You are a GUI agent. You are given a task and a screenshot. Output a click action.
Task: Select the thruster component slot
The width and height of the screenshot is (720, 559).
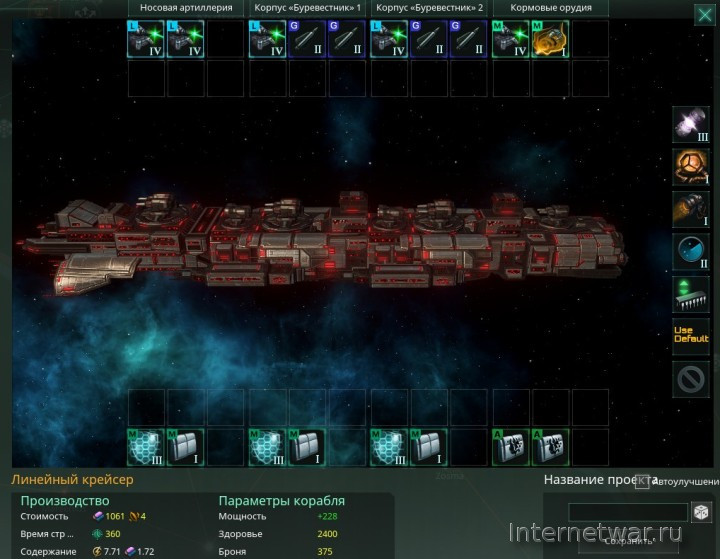pos(691,210)
